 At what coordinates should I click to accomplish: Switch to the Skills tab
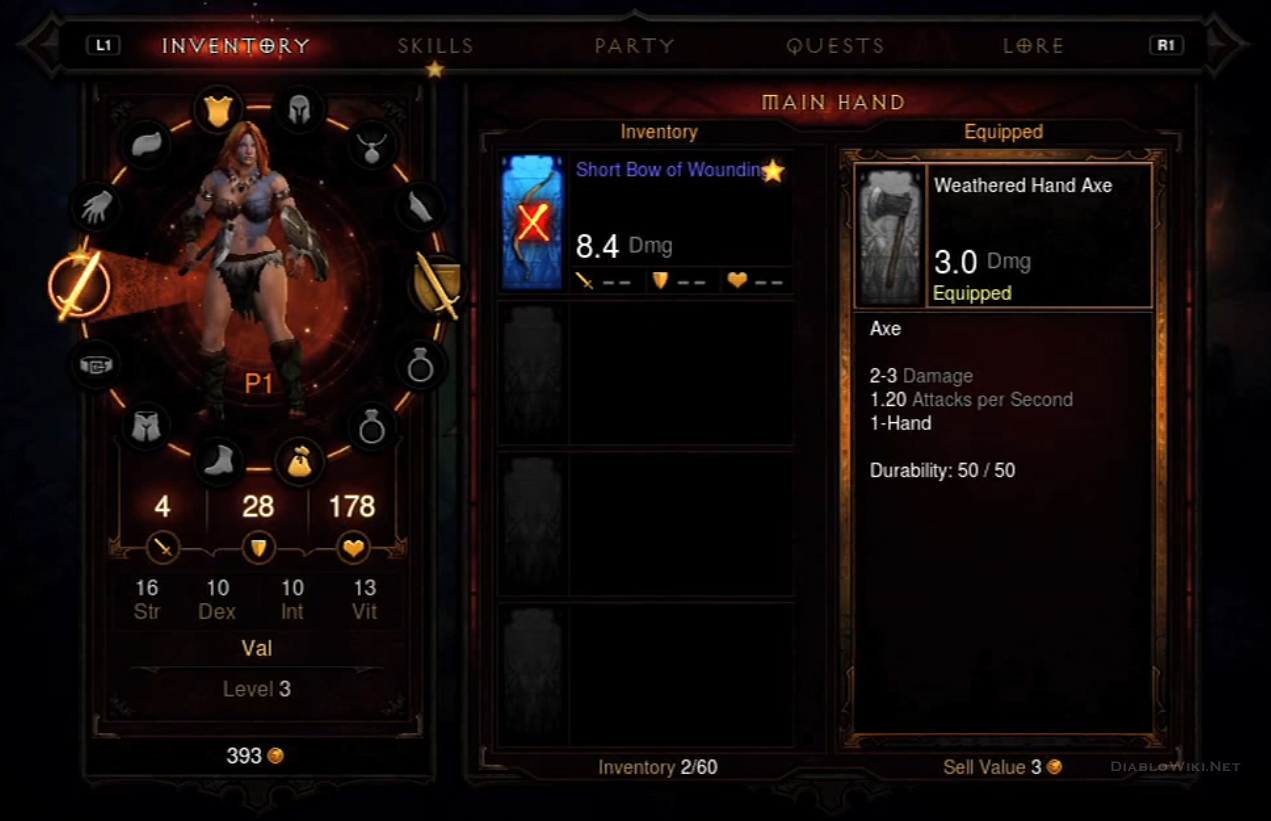coord(435,46)
